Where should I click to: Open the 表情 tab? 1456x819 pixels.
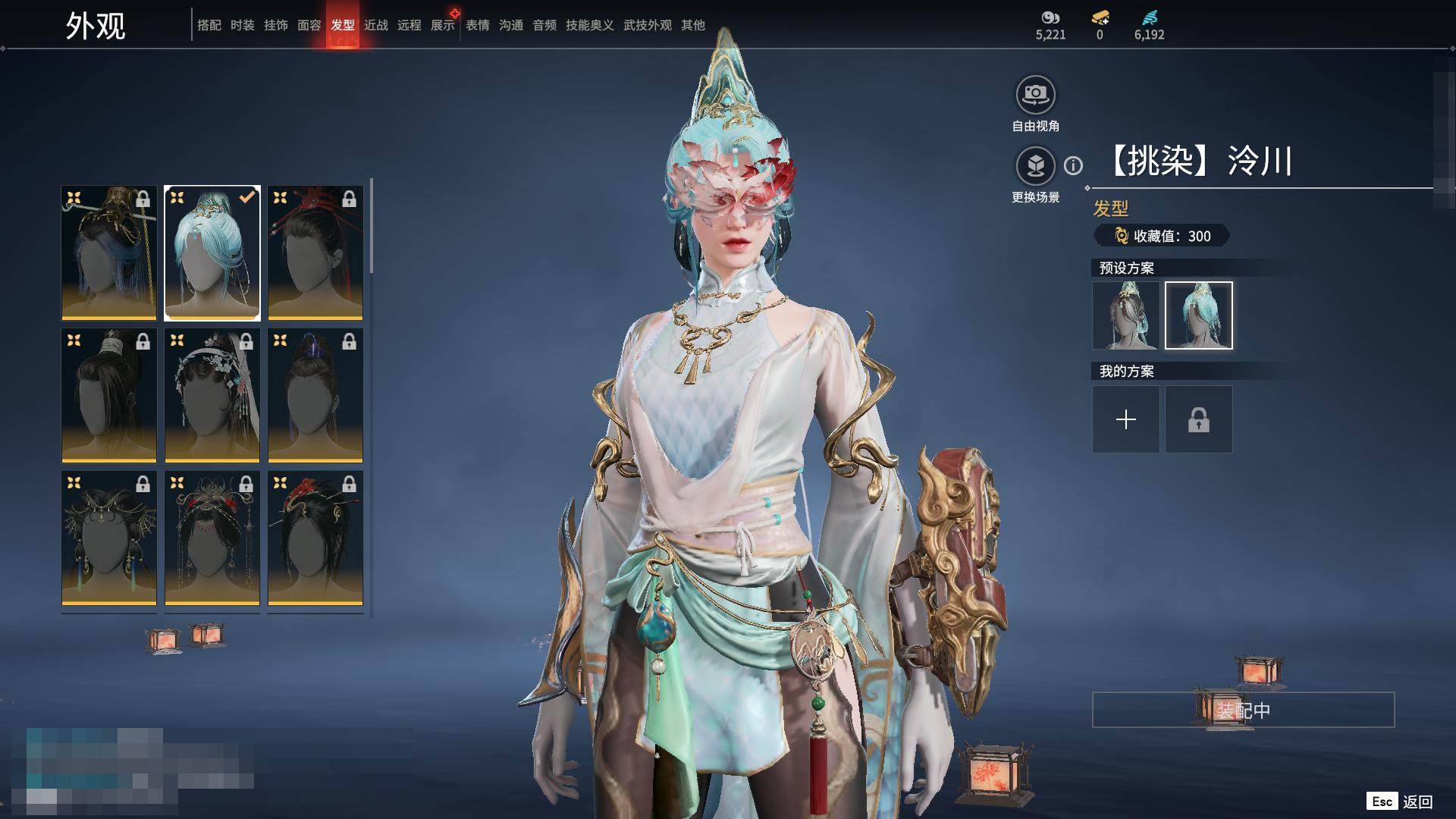click(478, 25)
